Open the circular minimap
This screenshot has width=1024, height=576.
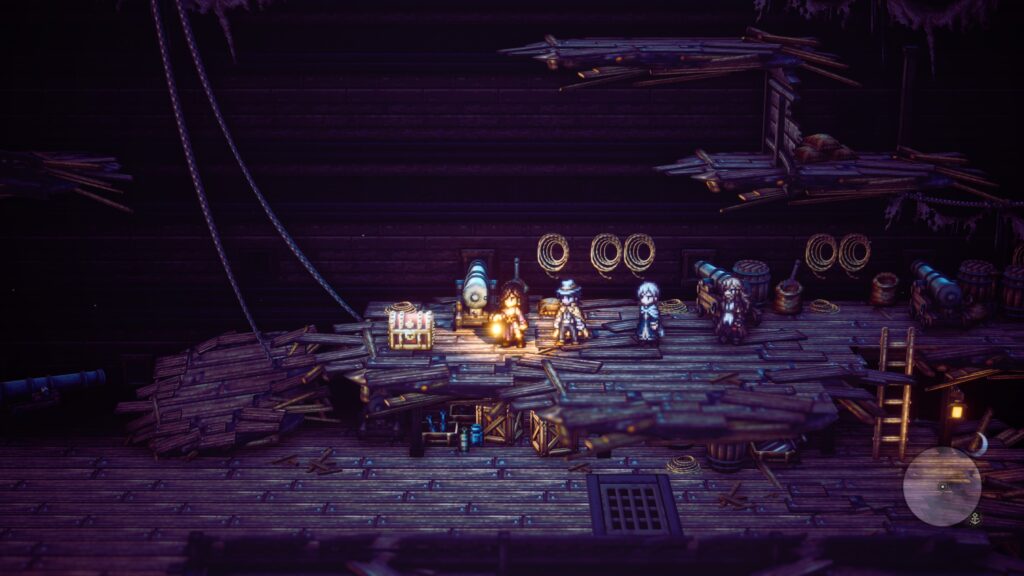[942, 486]
